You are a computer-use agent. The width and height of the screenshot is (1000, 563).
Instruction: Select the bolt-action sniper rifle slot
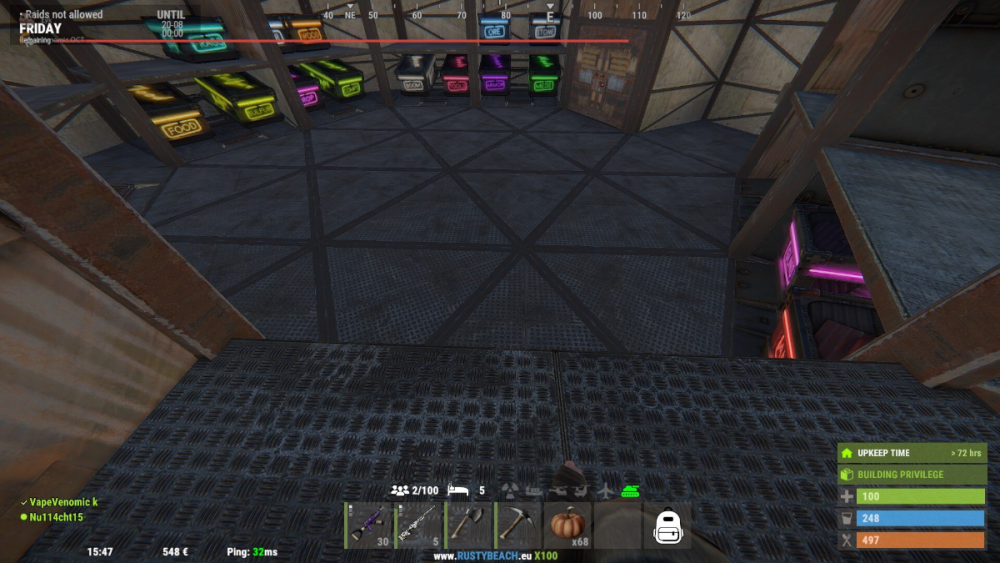pyautogui.click(x=419, y=525)
